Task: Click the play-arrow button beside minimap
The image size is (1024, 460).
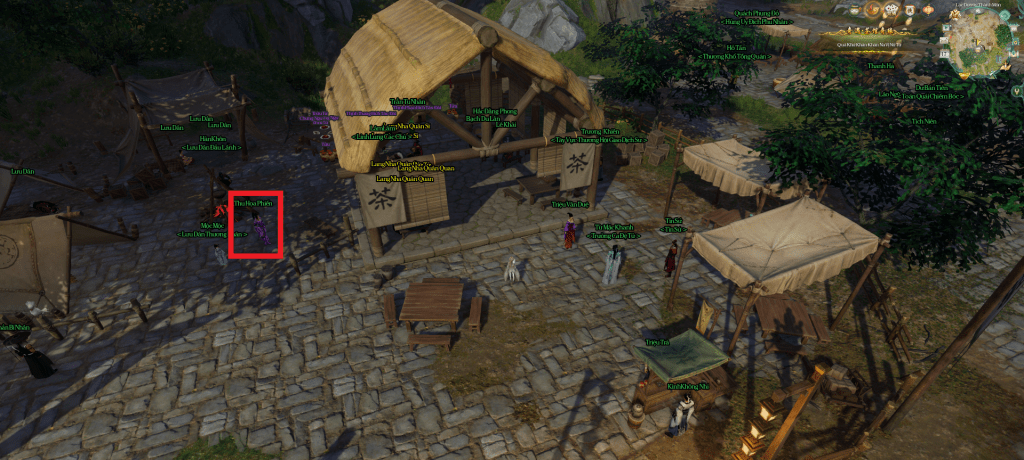Action: [945, 28]
